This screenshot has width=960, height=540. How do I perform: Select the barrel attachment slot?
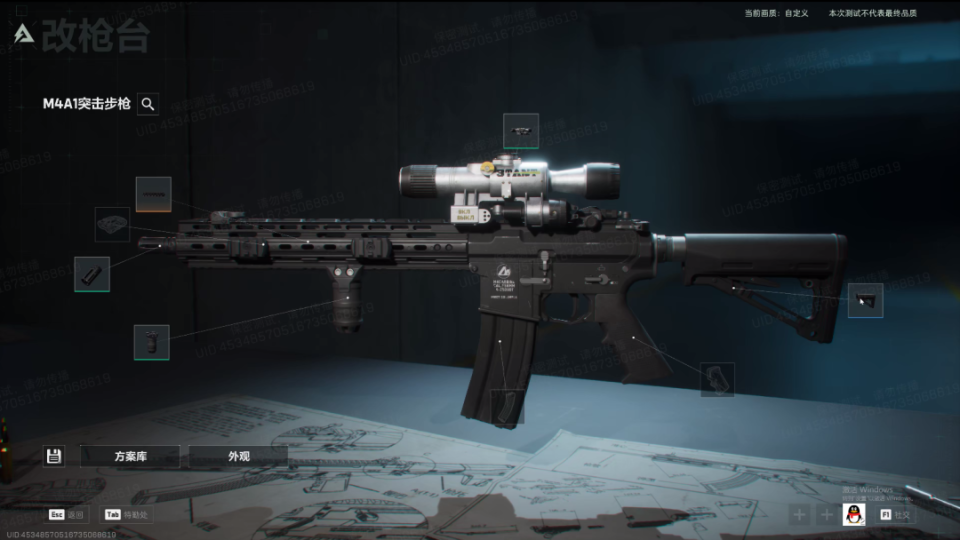(153, 194)
